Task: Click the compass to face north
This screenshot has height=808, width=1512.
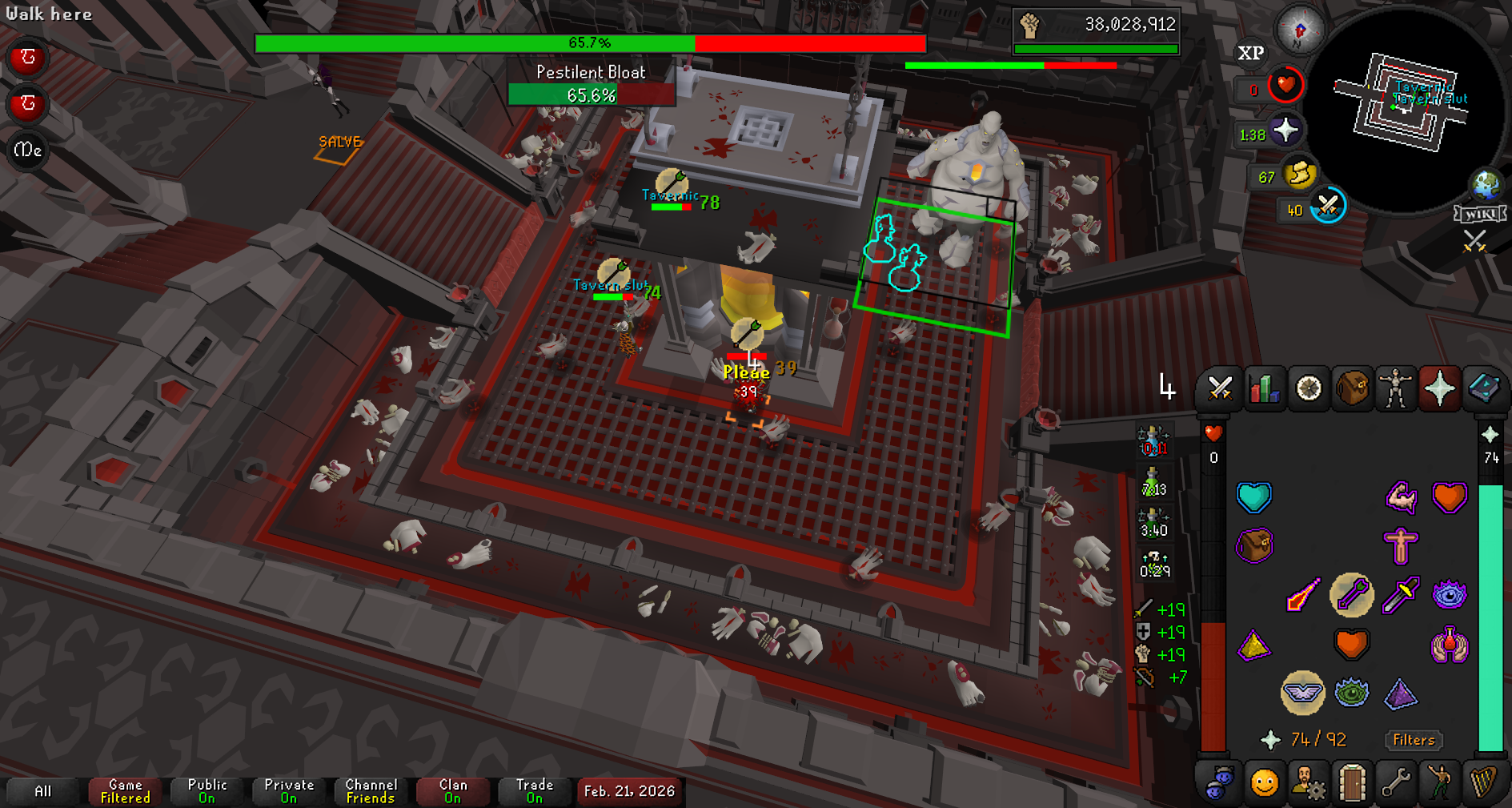Action: (x=1300, y=30)
